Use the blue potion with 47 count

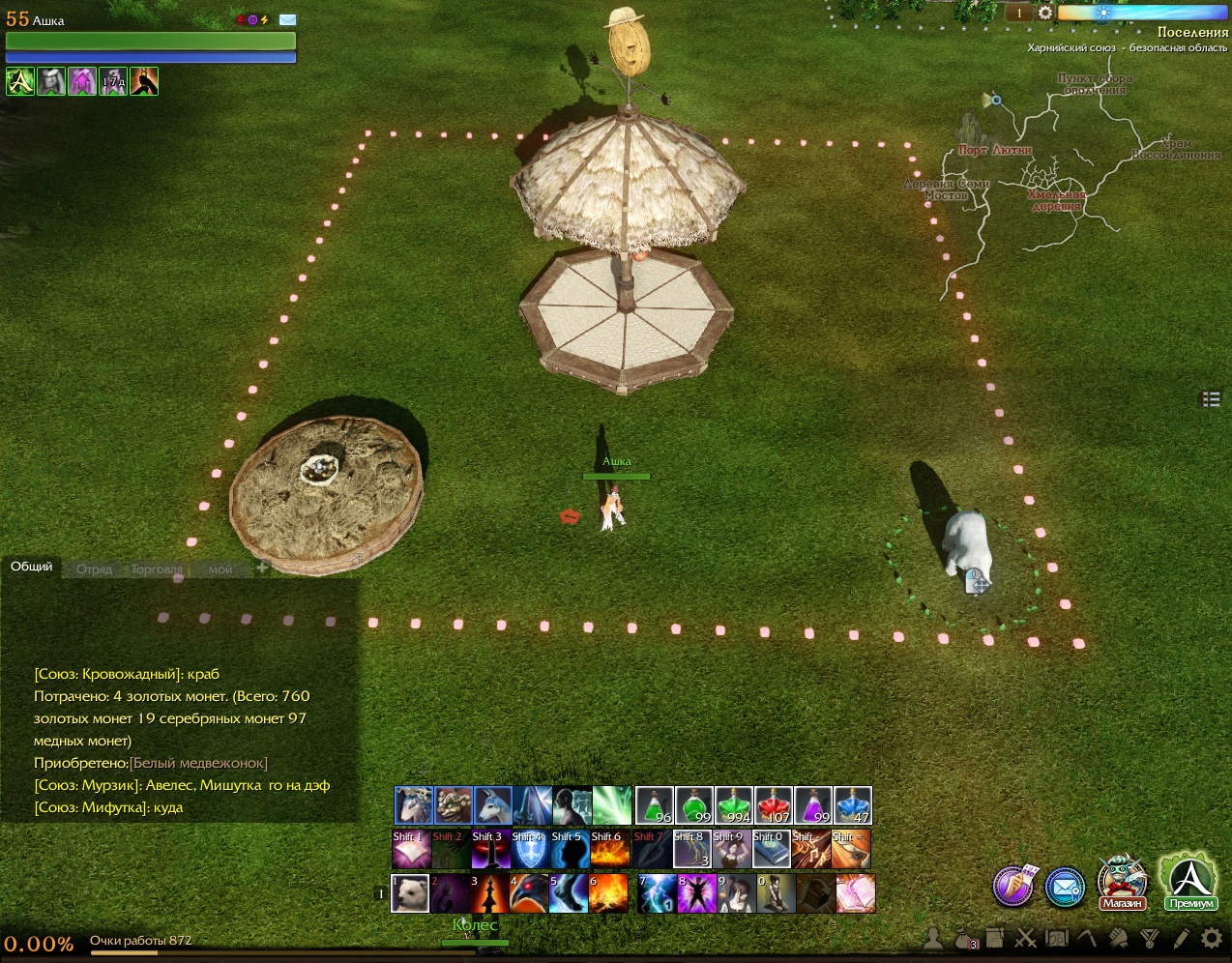coord(853,805)
